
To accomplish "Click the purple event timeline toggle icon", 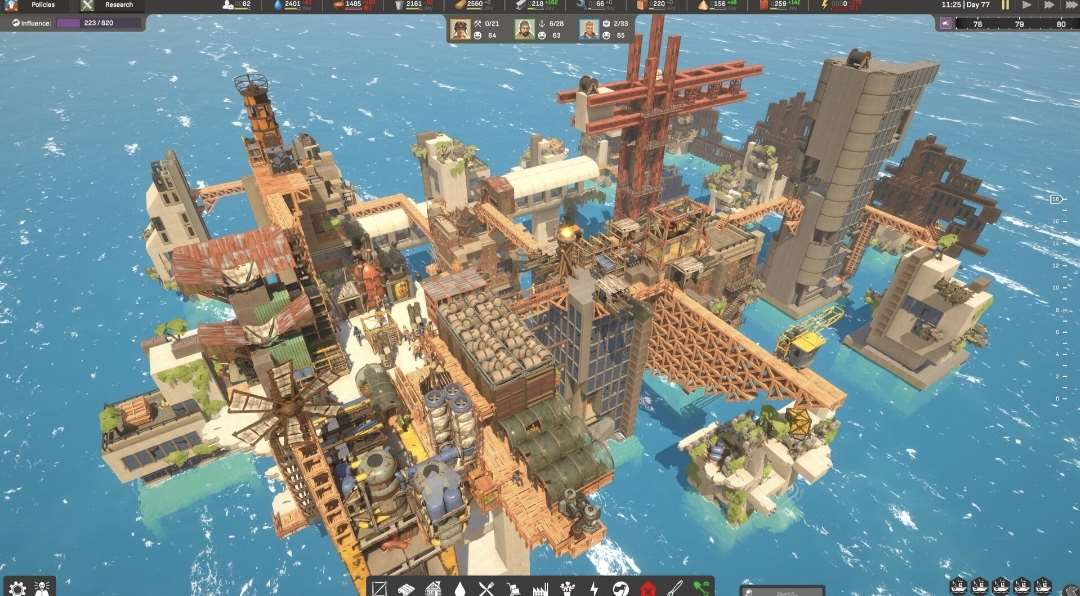I will click(947, 23).
